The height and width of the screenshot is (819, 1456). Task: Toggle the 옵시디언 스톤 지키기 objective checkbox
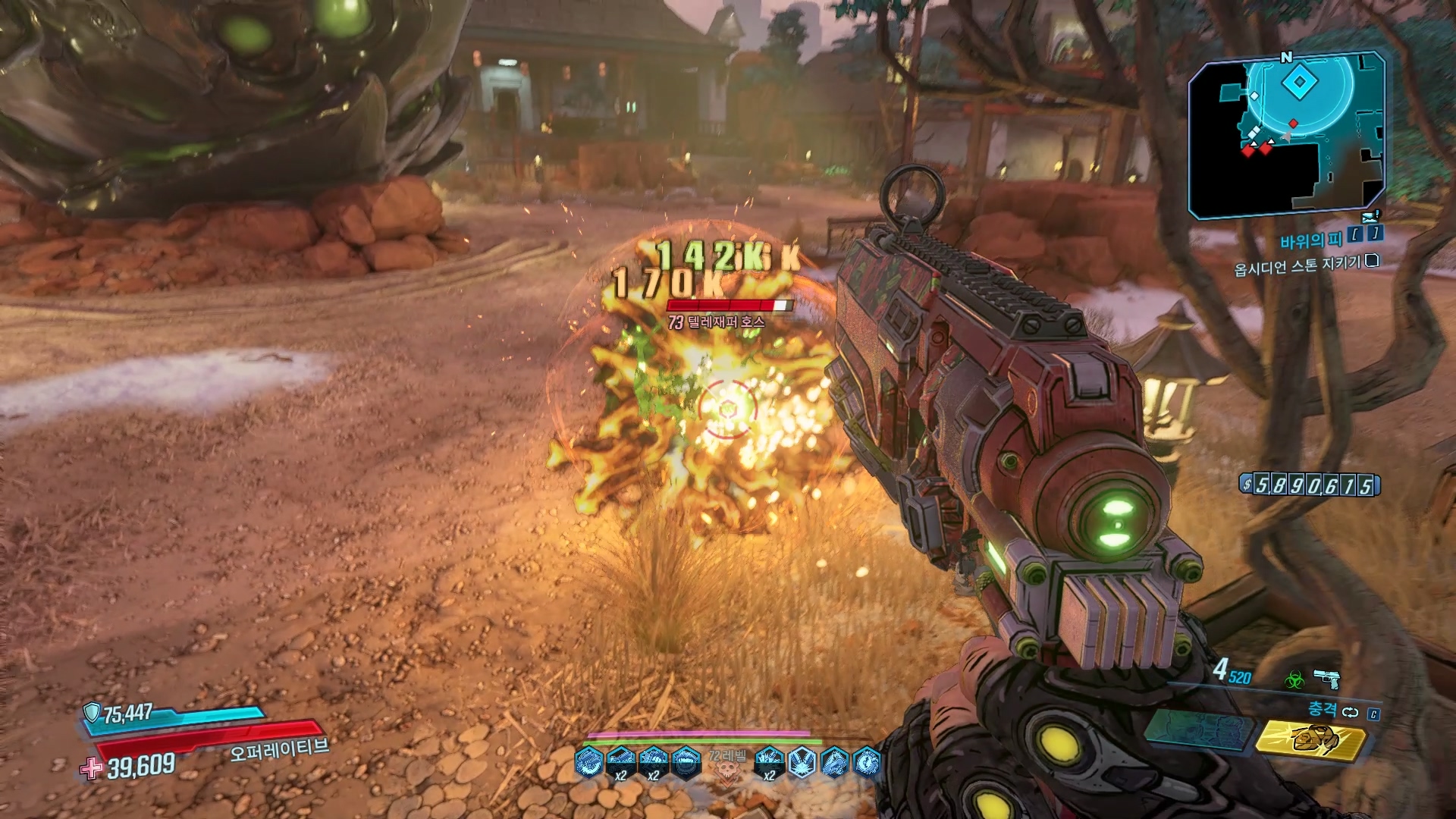coord(1371,262)
